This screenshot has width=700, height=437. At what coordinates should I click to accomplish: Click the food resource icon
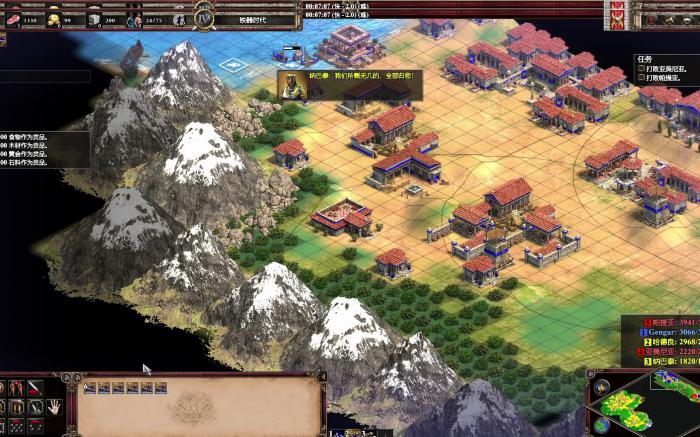pyautogui.click(x=11, y=19)
